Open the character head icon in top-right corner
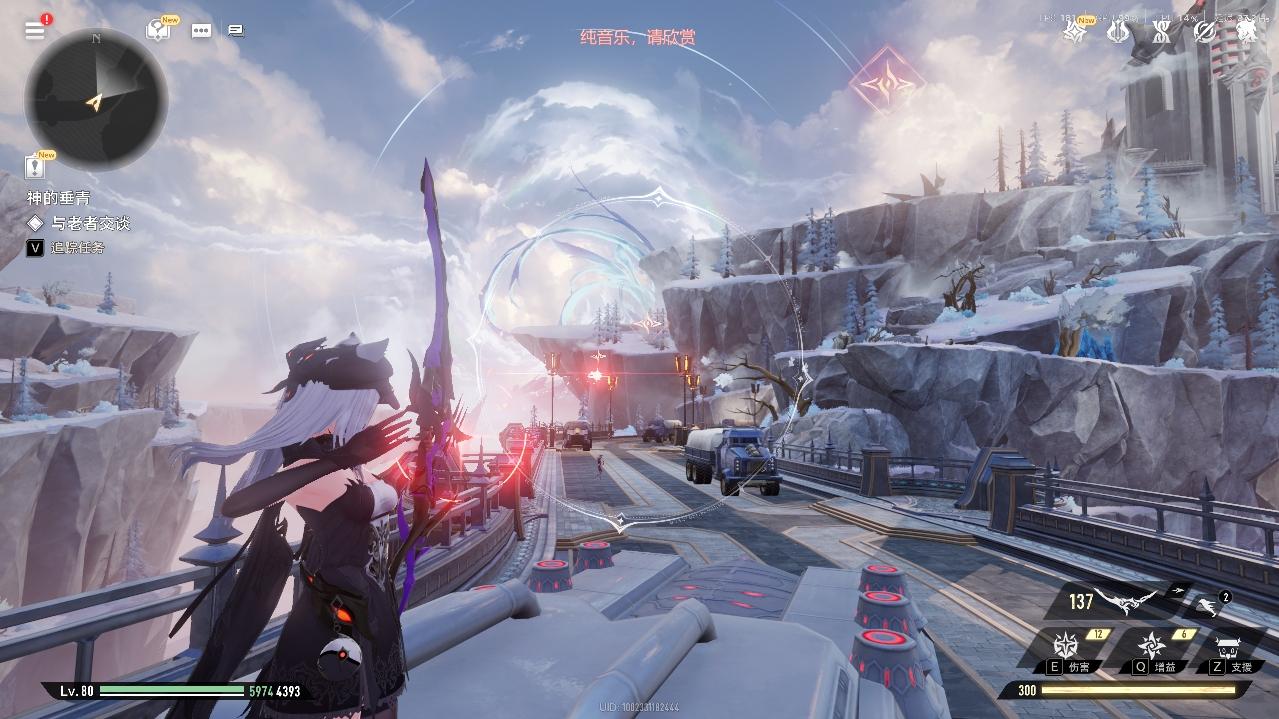Image resolution: width=1279 pixels, height=719 pixels. [1247, 32]
